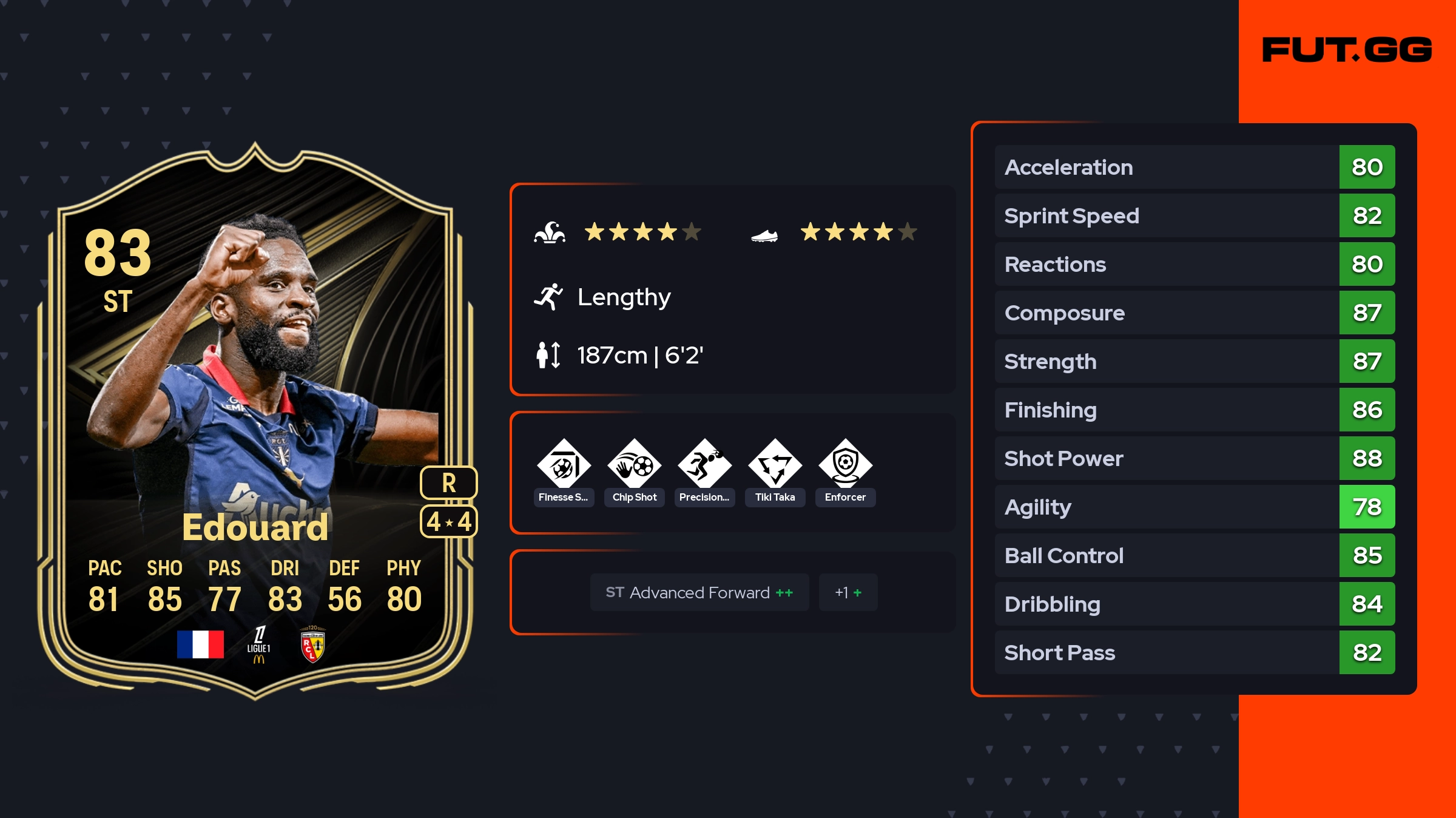The width and height of the screenshot is (1456, 818).
Task: Click the Lengthy acceleration type label
Action: pos(624,297)
